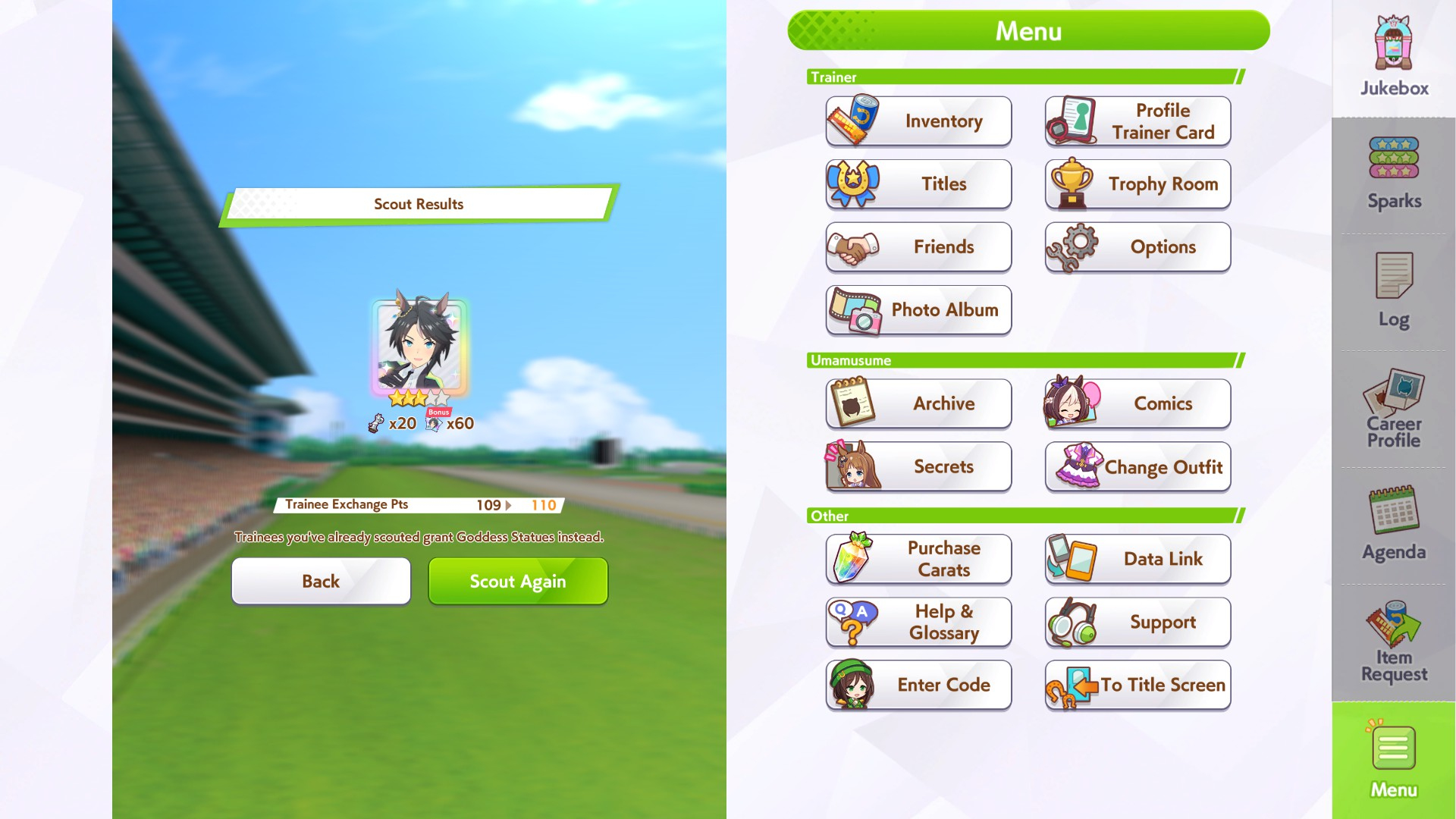Open the Jukebox from the sidebar

(x=1394, y=58)
